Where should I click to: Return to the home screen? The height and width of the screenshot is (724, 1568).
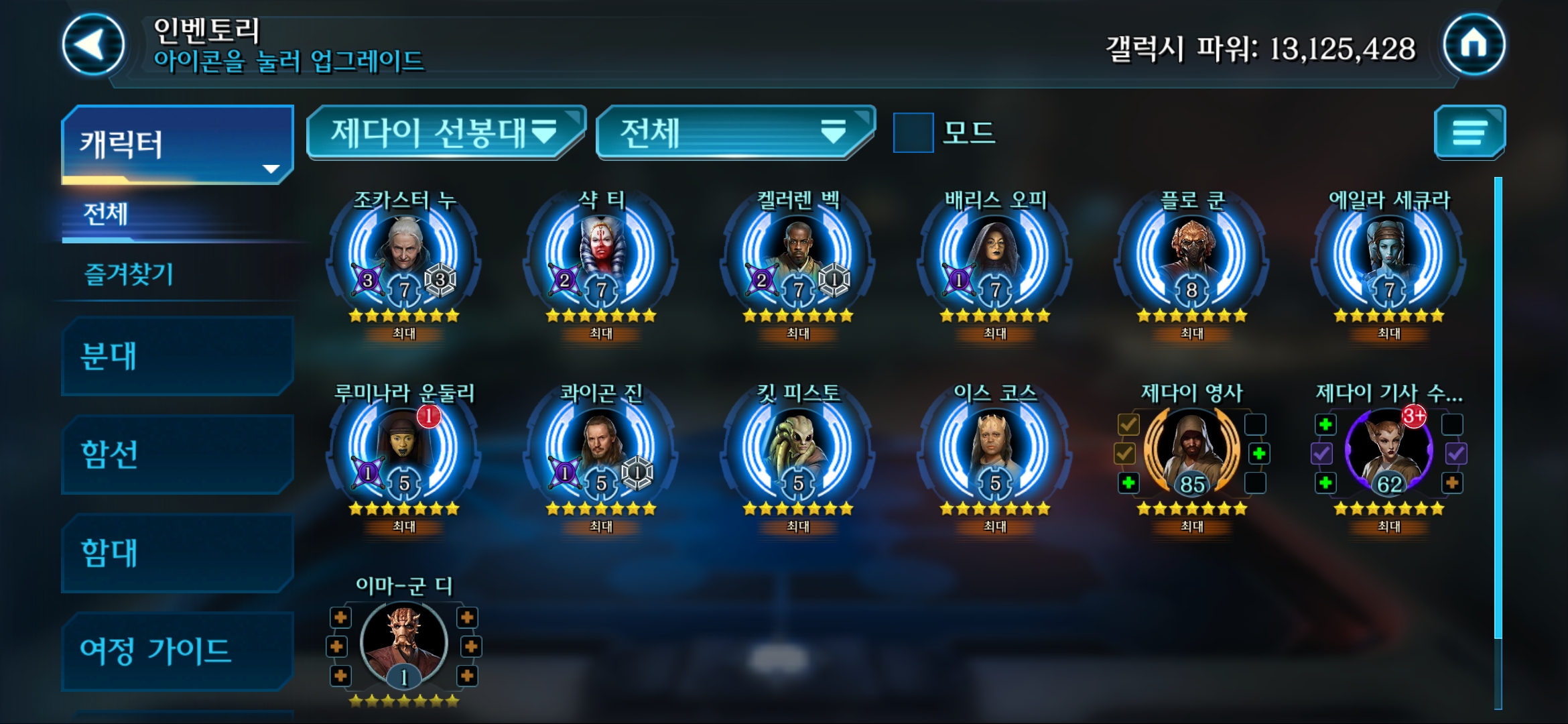coord(1474,45)
